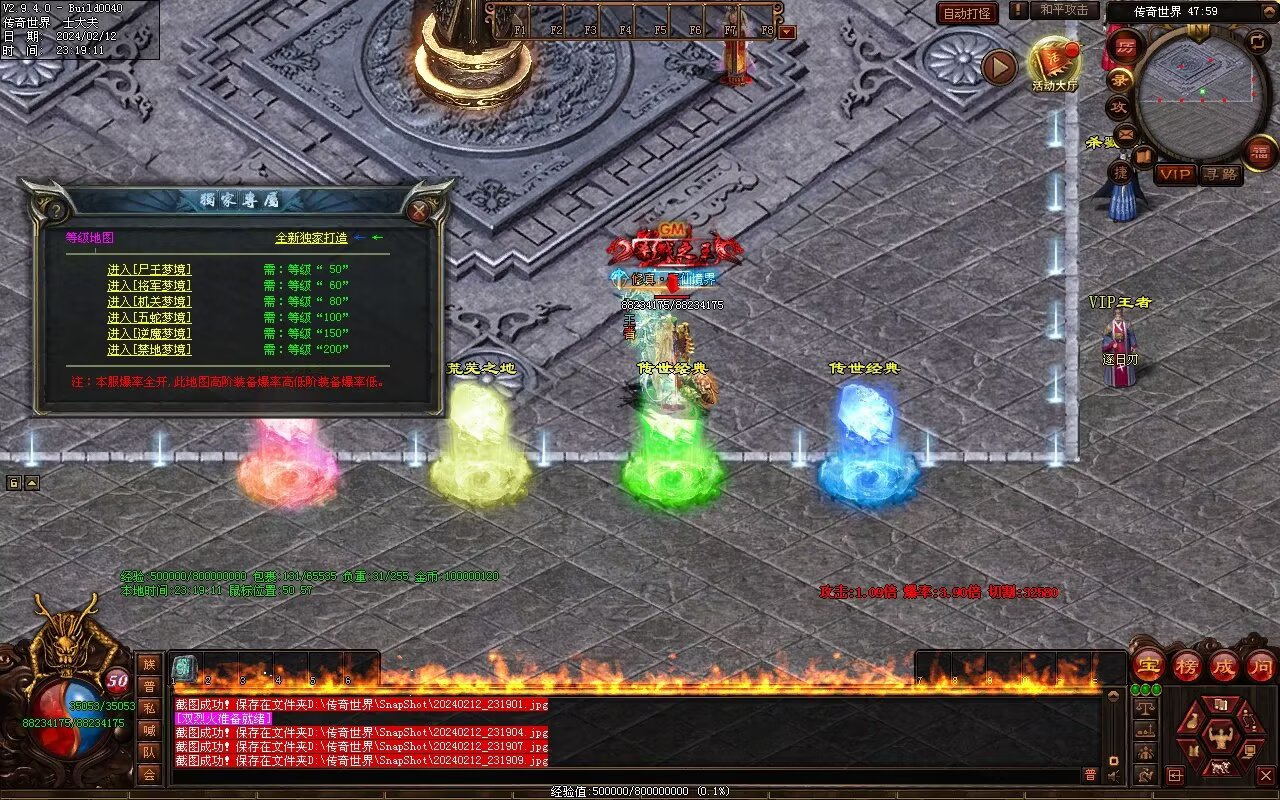
Task: Use the rune stone in hotbar slot 1
Action: click(x=185, y=668)
